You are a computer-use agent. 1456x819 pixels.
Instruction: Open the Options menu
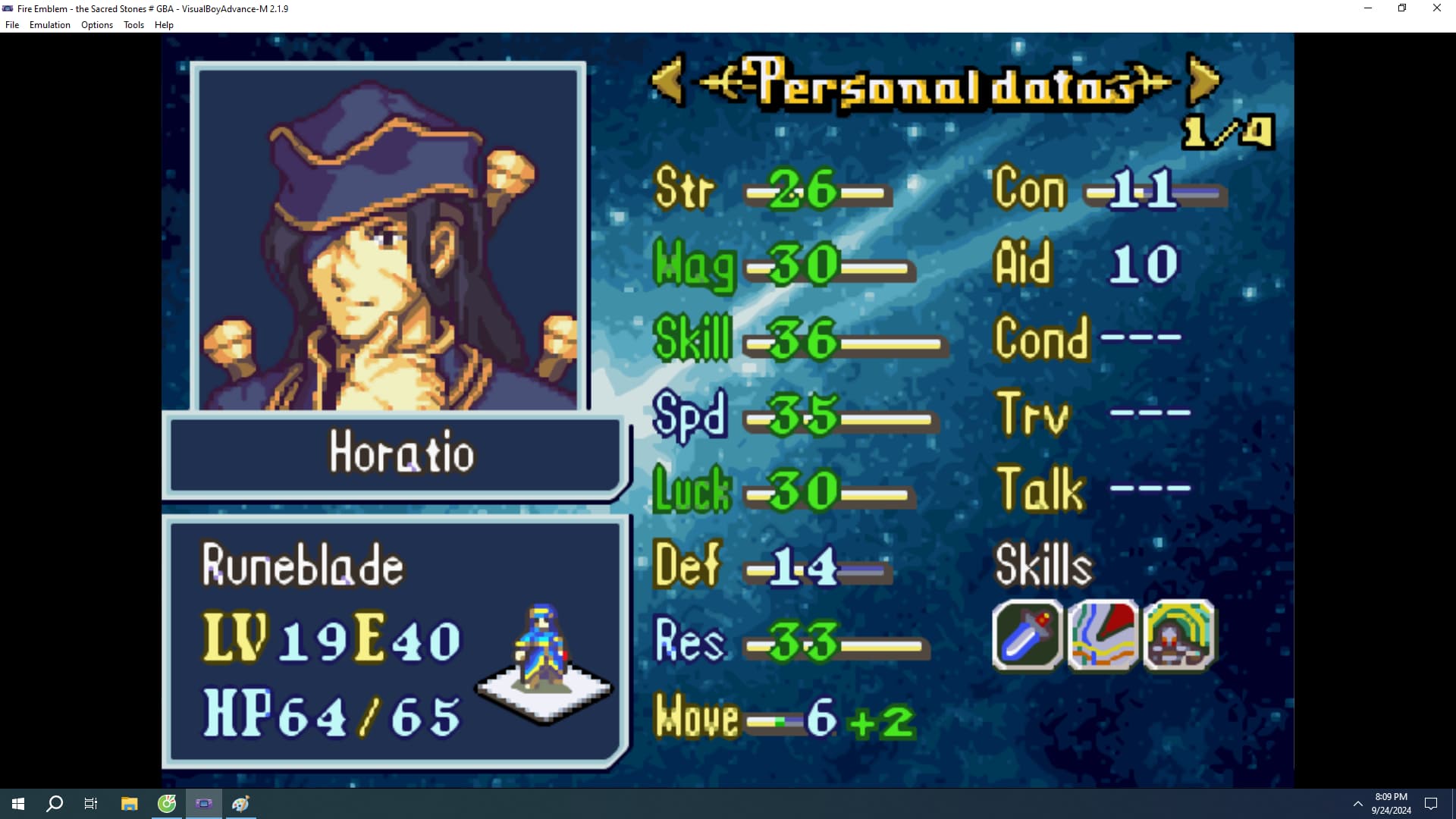[97, 25]
